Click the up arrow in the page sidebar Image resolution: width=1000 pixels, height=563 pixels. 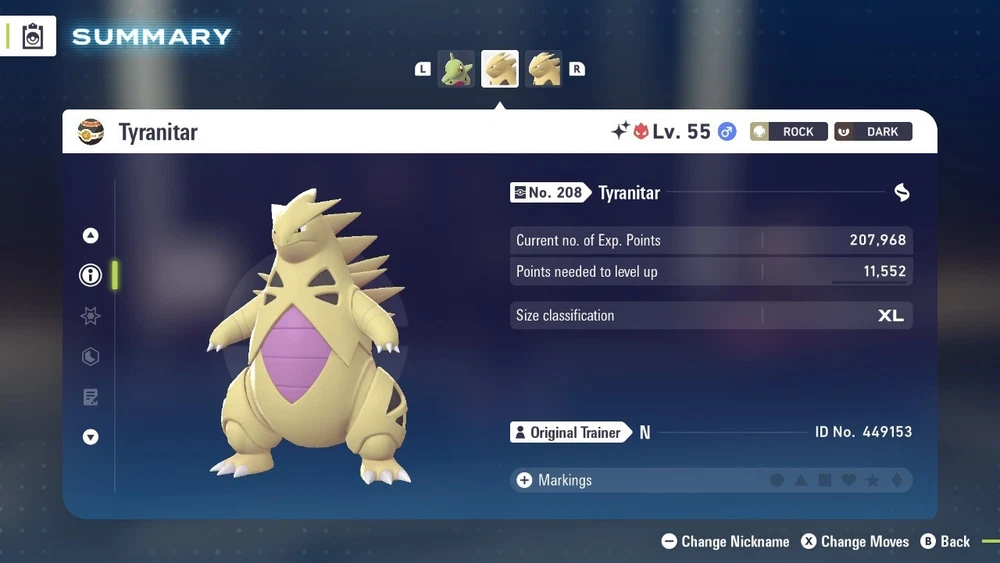[91, 236]
